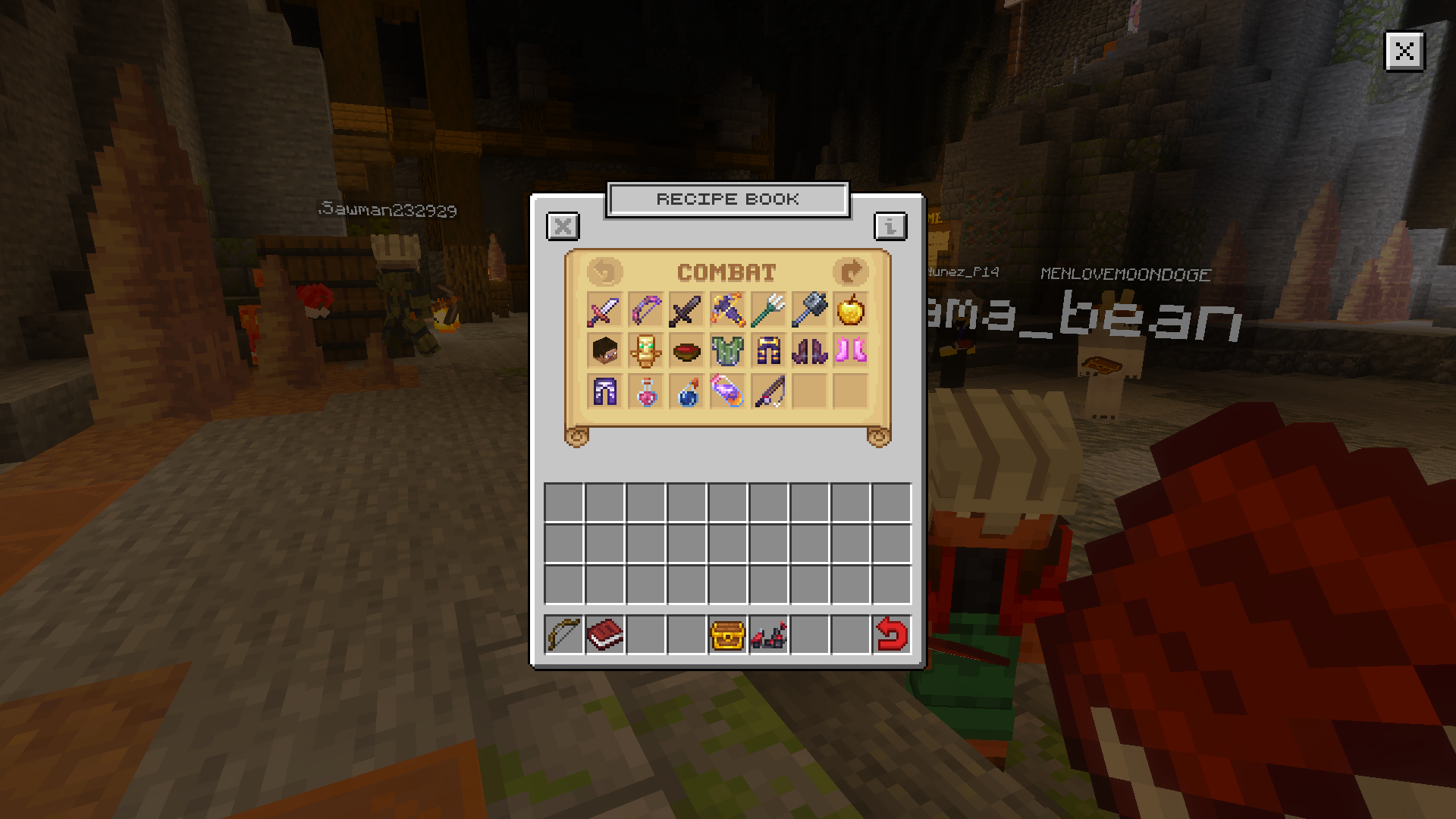Open the golden apple recipe

[849, 311]
